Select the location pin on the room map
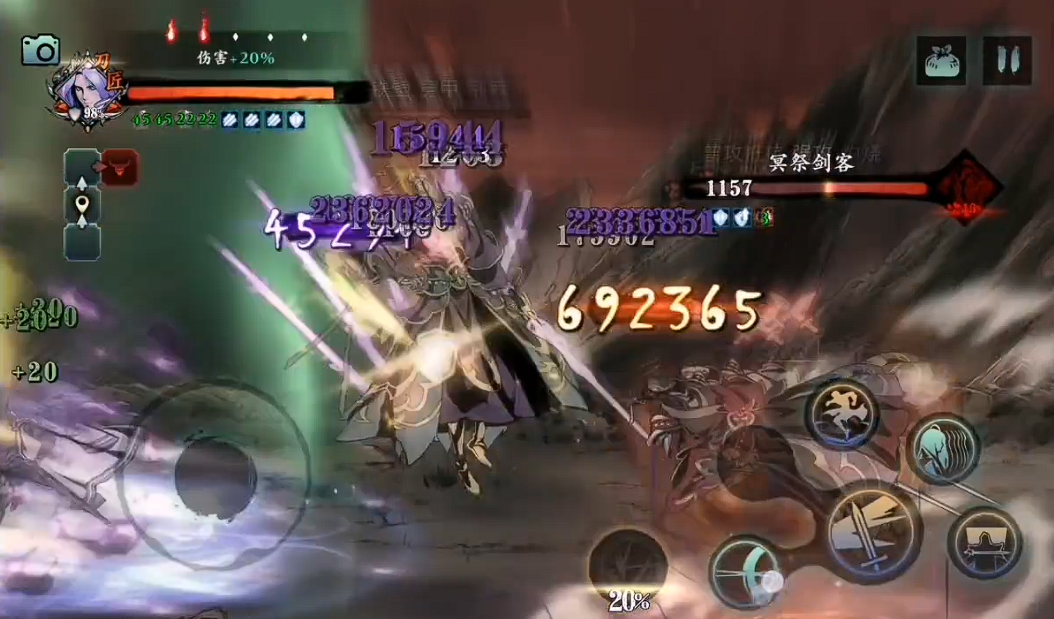The width and height of the screenshot is (1054, 619). tap(82, 206)
